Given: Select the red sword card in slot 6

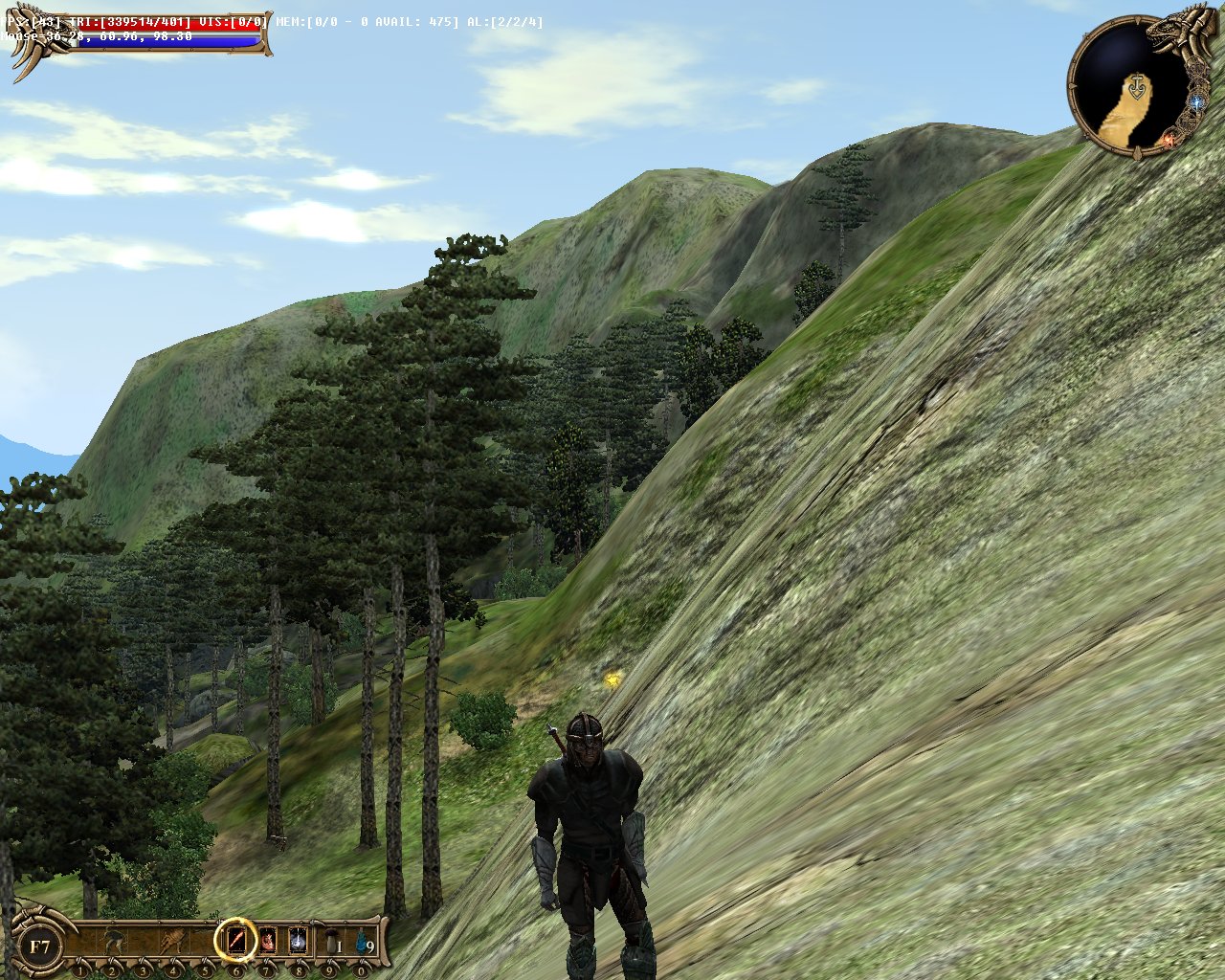Looking at the screenshot, I should point(235,940).
